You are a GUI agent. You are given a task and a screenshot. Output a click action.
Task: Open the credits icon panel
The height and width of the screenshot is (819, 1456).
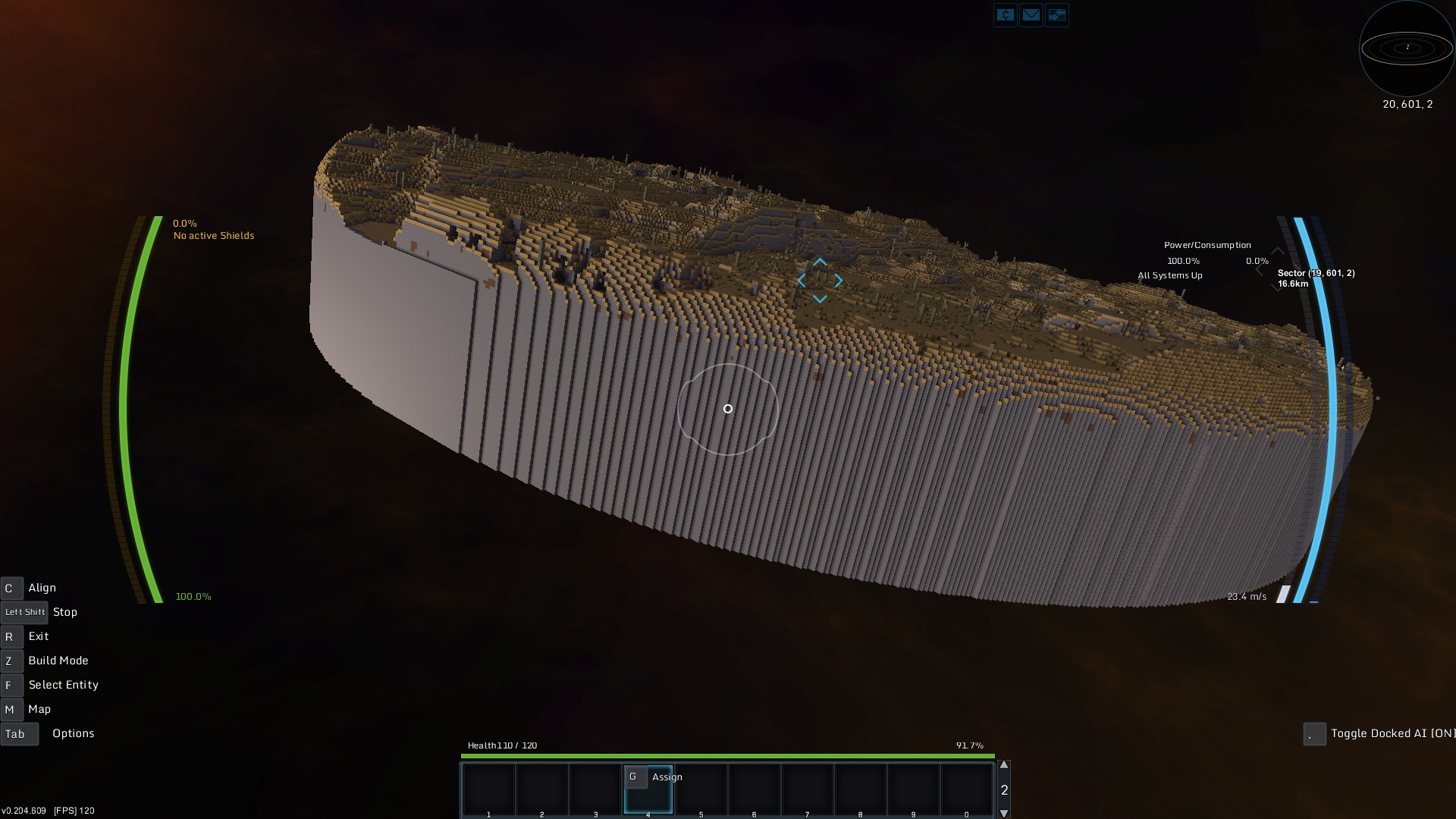1006,15
